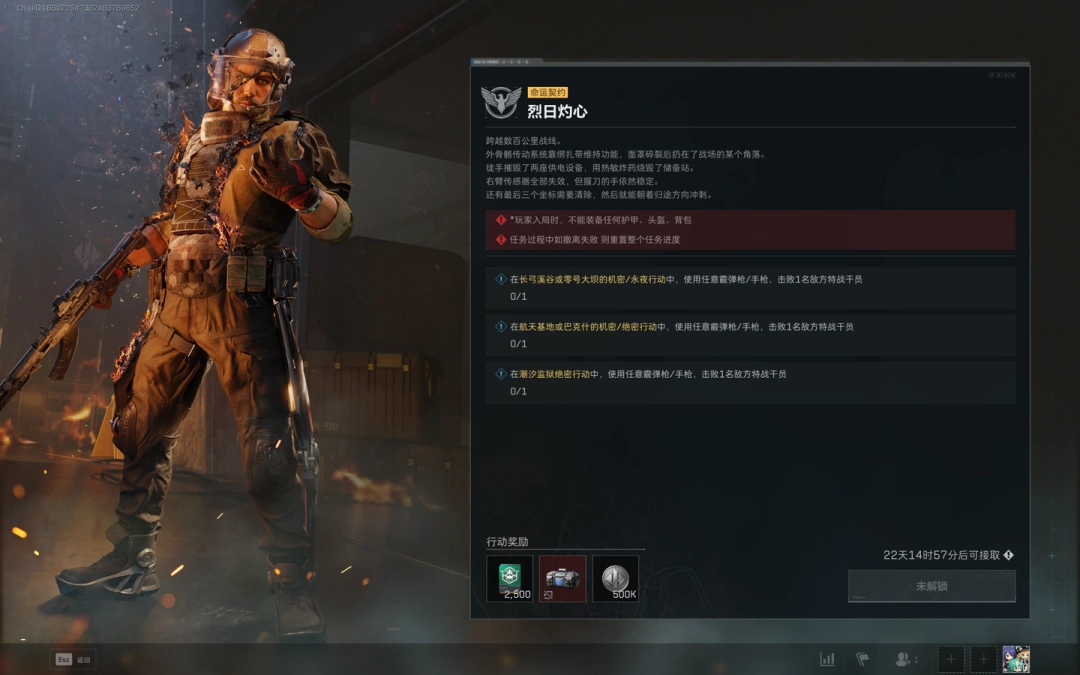Select the 航天基地或巴克什 objective row
Viewport: 1080px width, 675px height.
[750, 334]
